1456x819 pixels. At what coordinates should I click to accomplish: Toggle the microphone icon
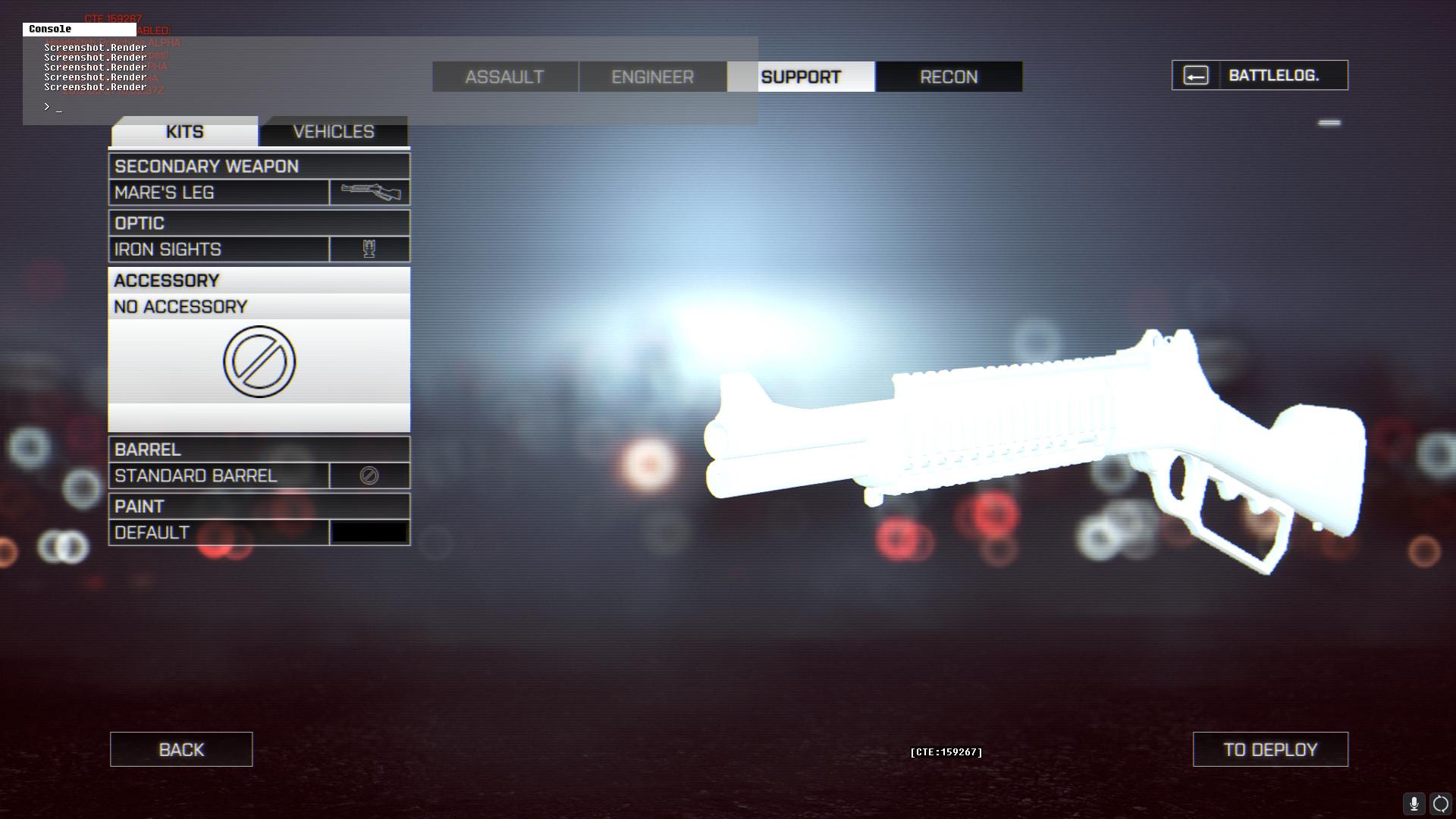(1414, 804)
